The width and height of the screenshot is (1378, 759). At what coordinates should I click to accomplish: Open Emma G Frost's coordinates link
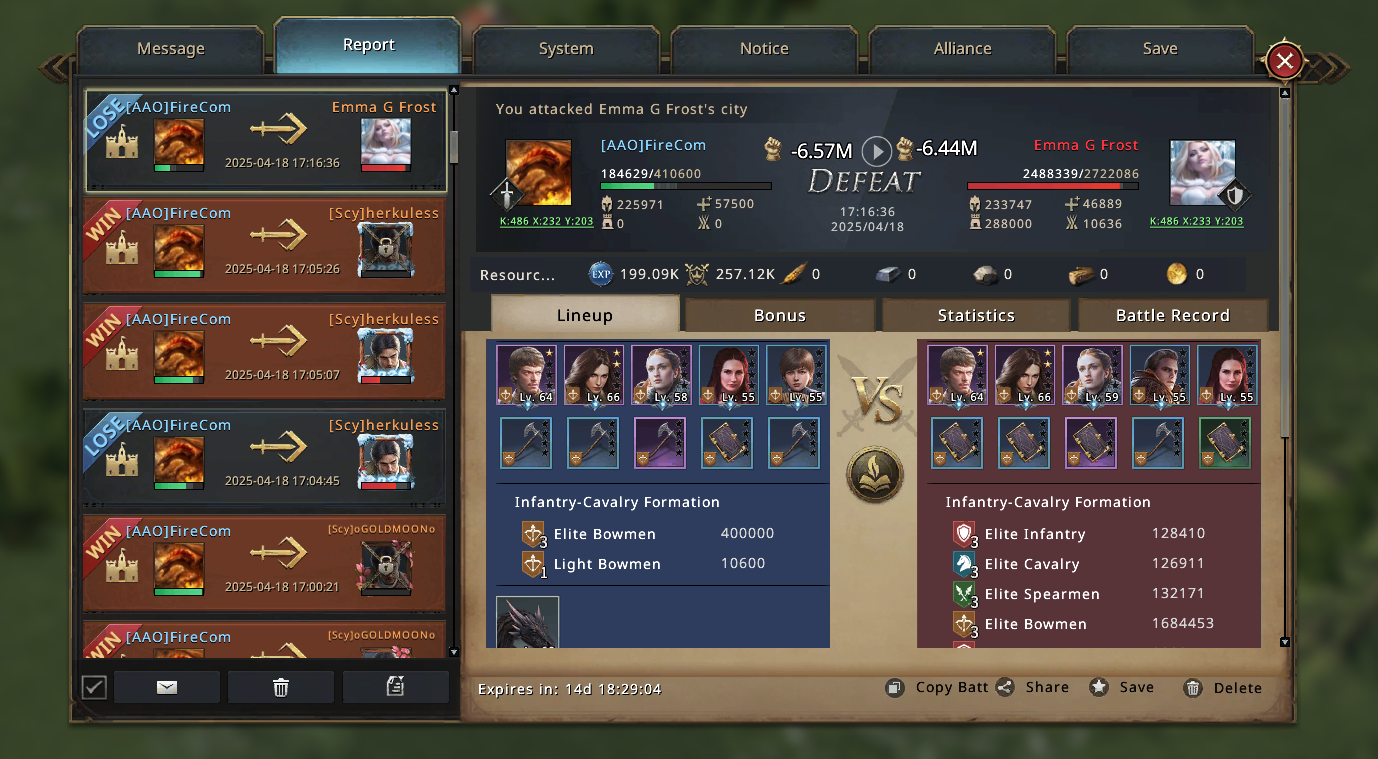click(1196, 222)
